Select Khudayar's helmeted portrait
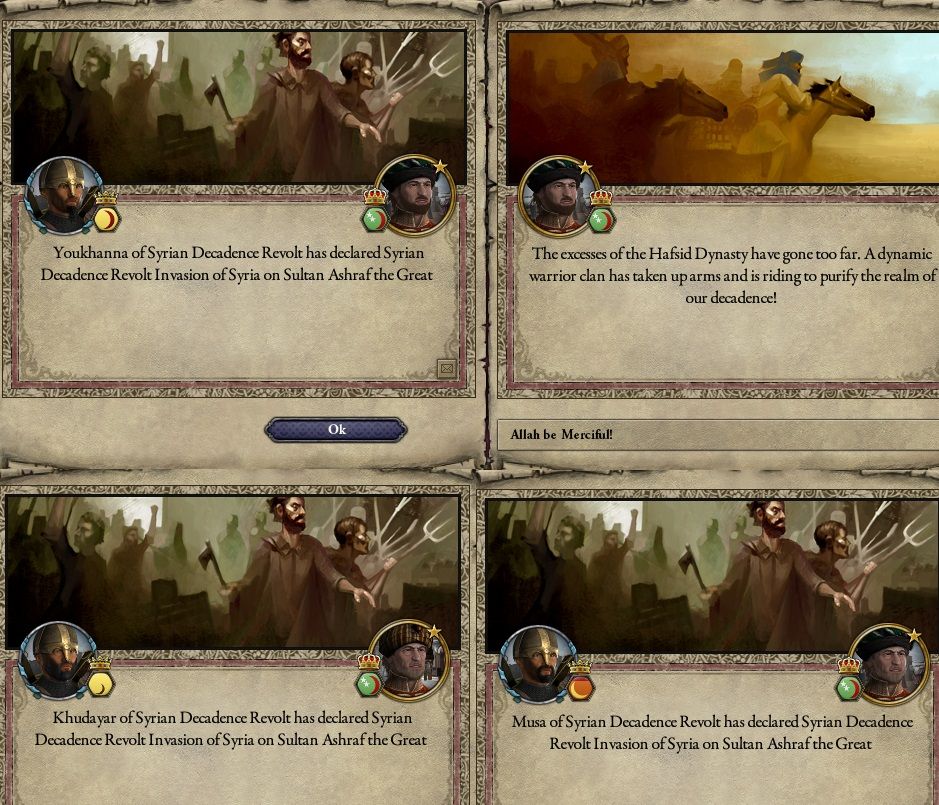The image size is (939, 805). 58,661
